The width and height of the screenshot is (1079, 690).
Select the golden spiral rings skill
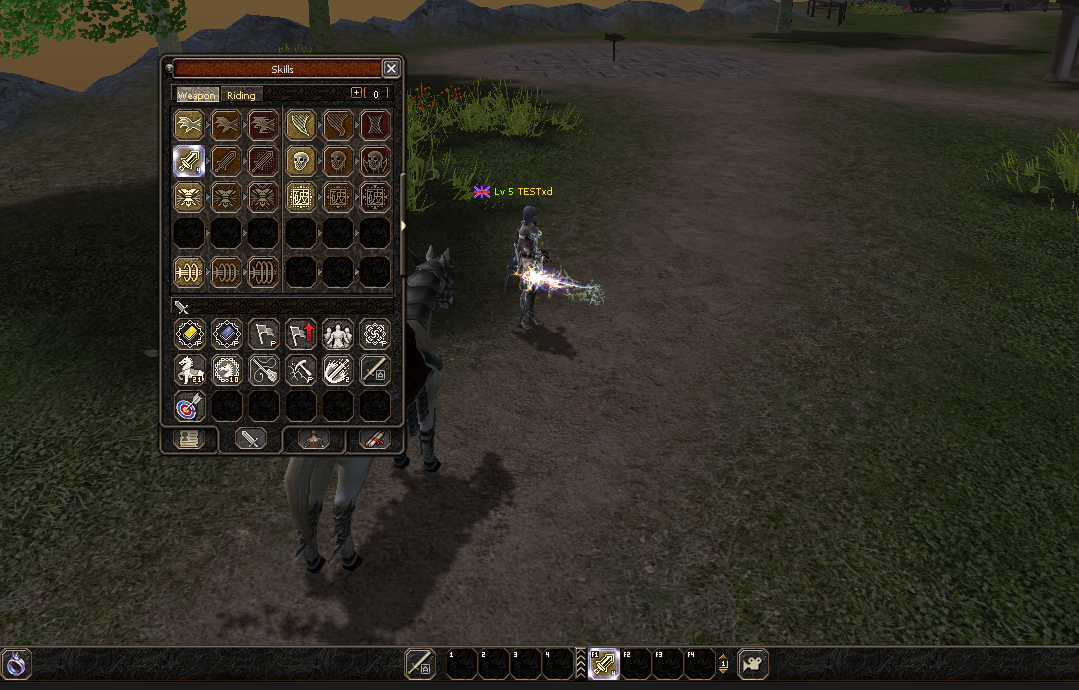(189, 271)
